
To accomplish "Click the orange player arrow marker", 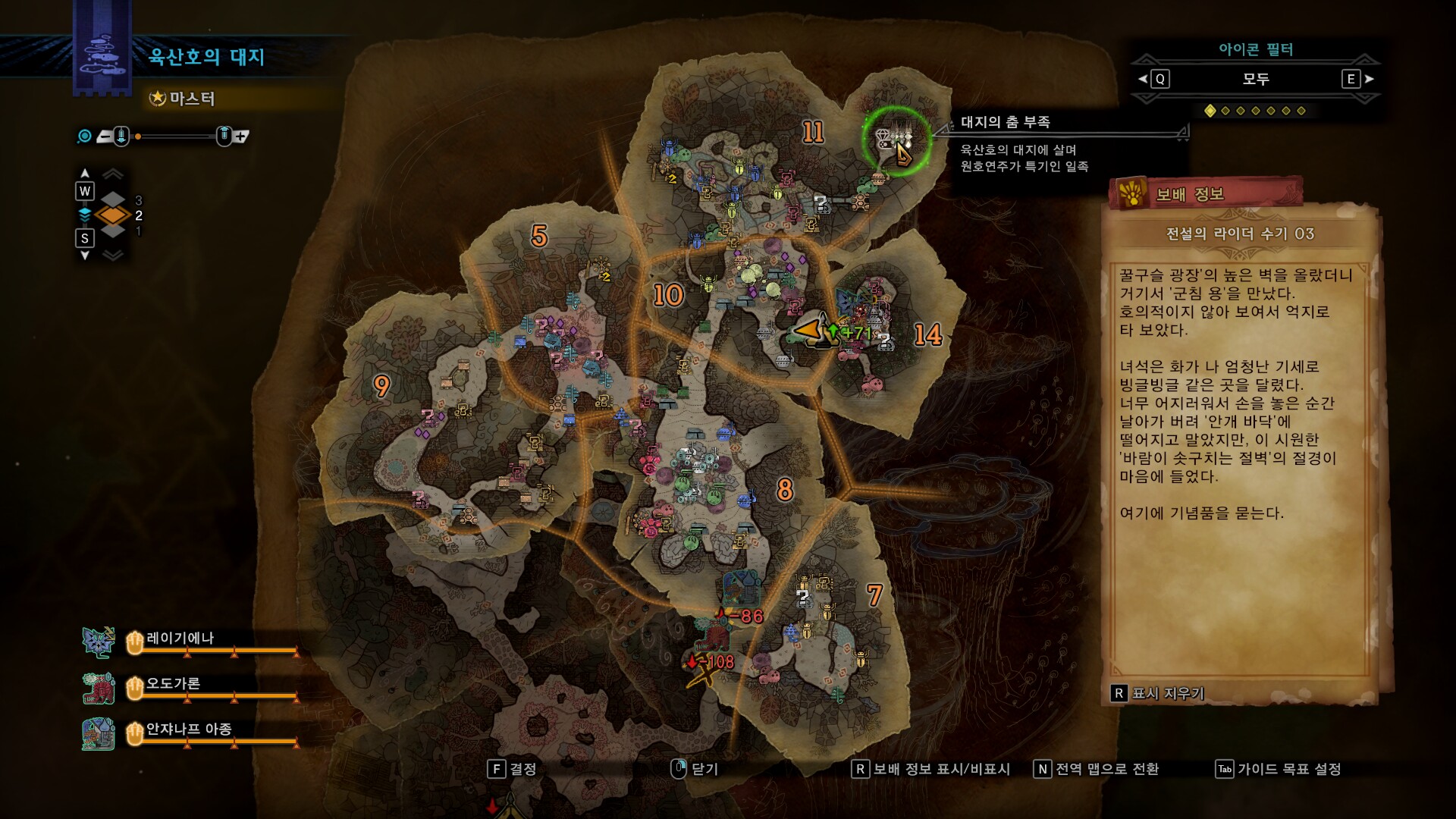I will click(x=808, y=331).
